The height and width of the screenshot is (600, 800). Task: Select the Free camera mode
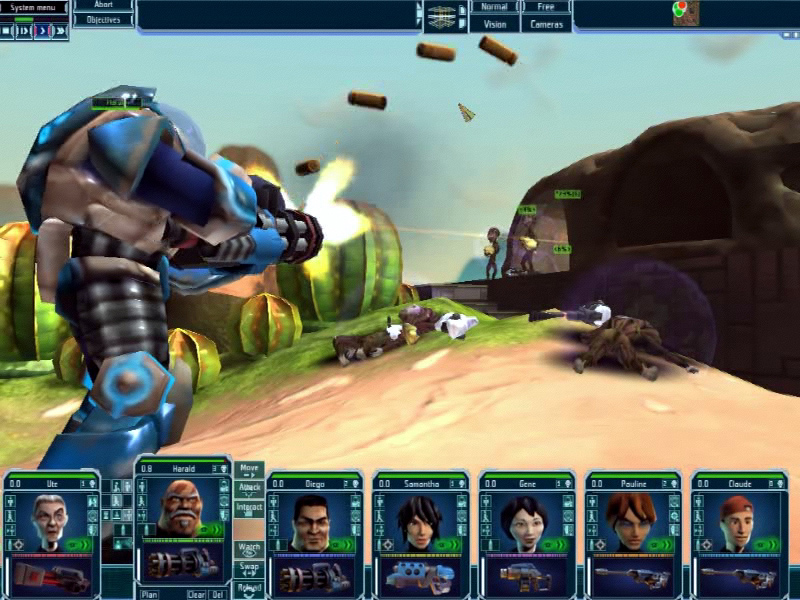[x=547, y=7]
